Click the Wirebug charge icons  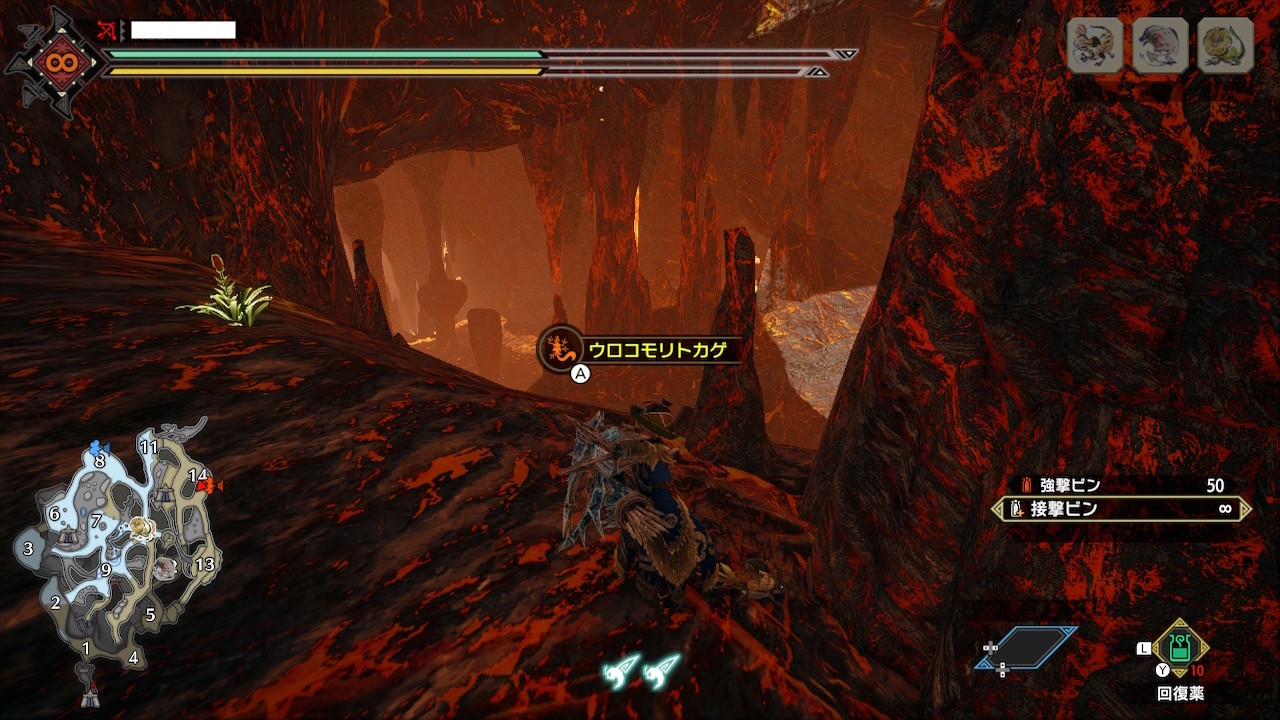coord(641,671)
